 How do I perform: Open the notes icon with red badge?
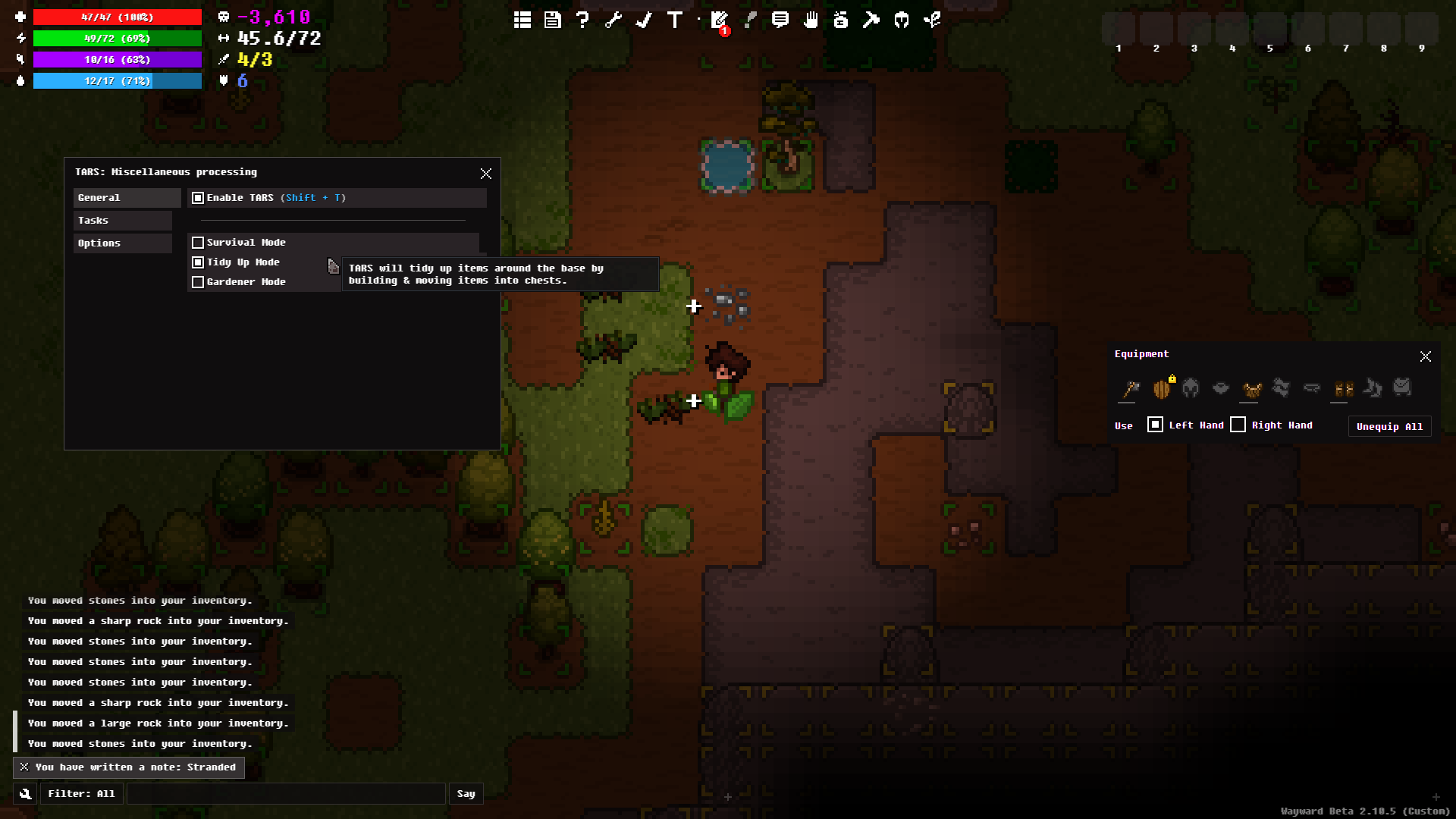click(719, 20)
